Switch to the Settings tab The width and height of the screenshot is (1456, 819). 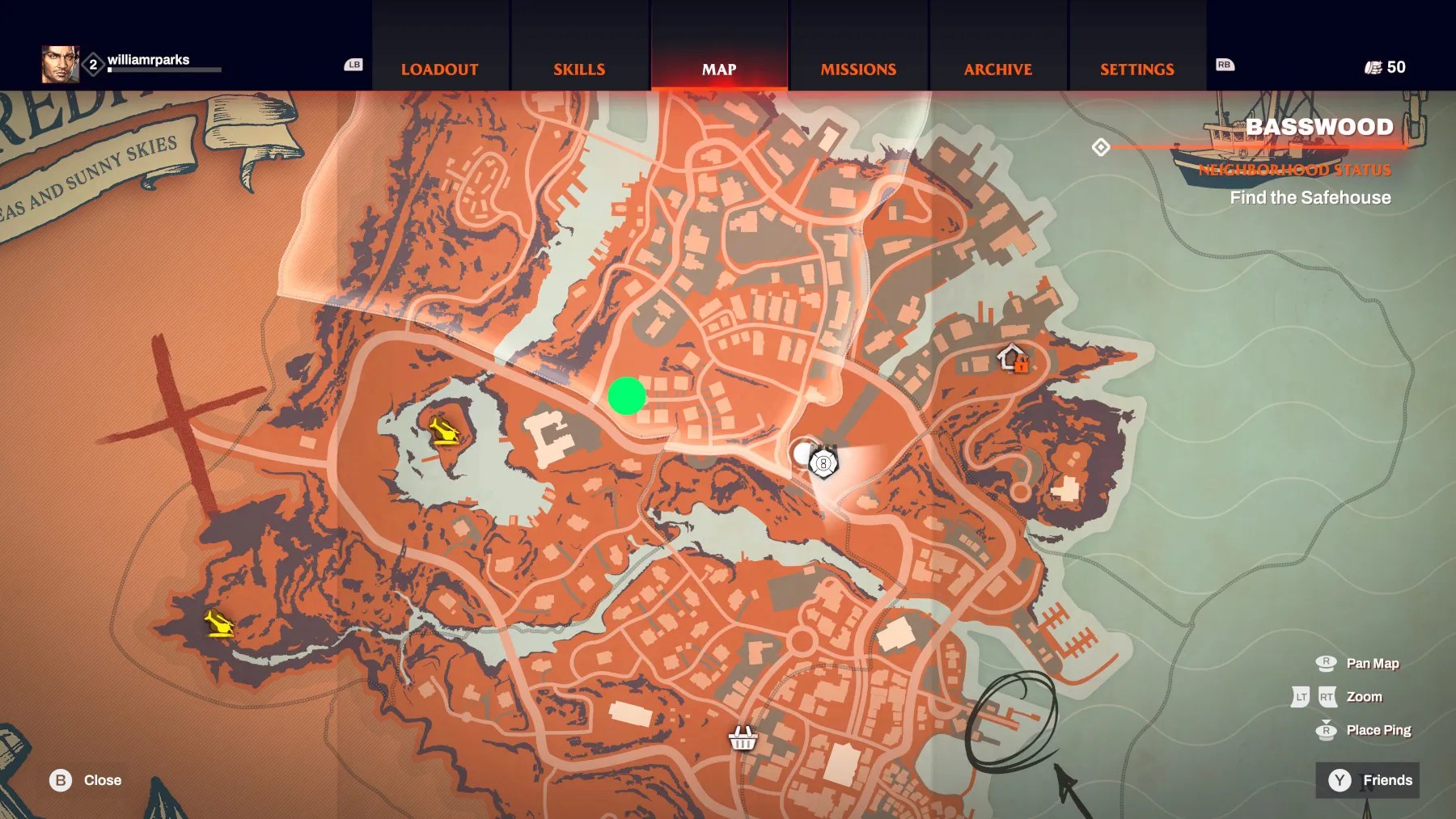tap(1136, 70)
